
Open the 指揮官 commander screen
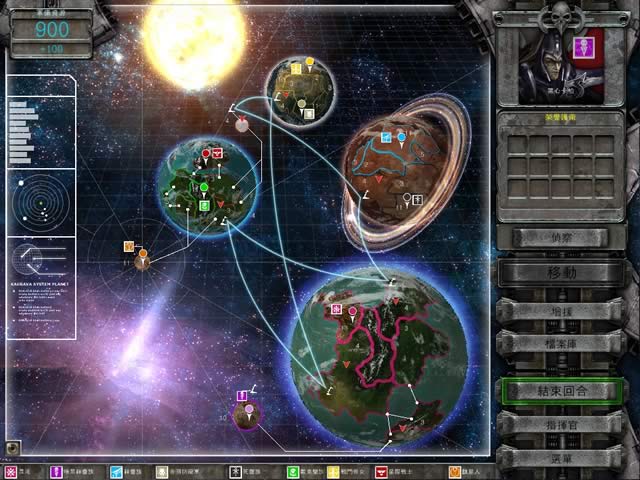click(562, 423)
